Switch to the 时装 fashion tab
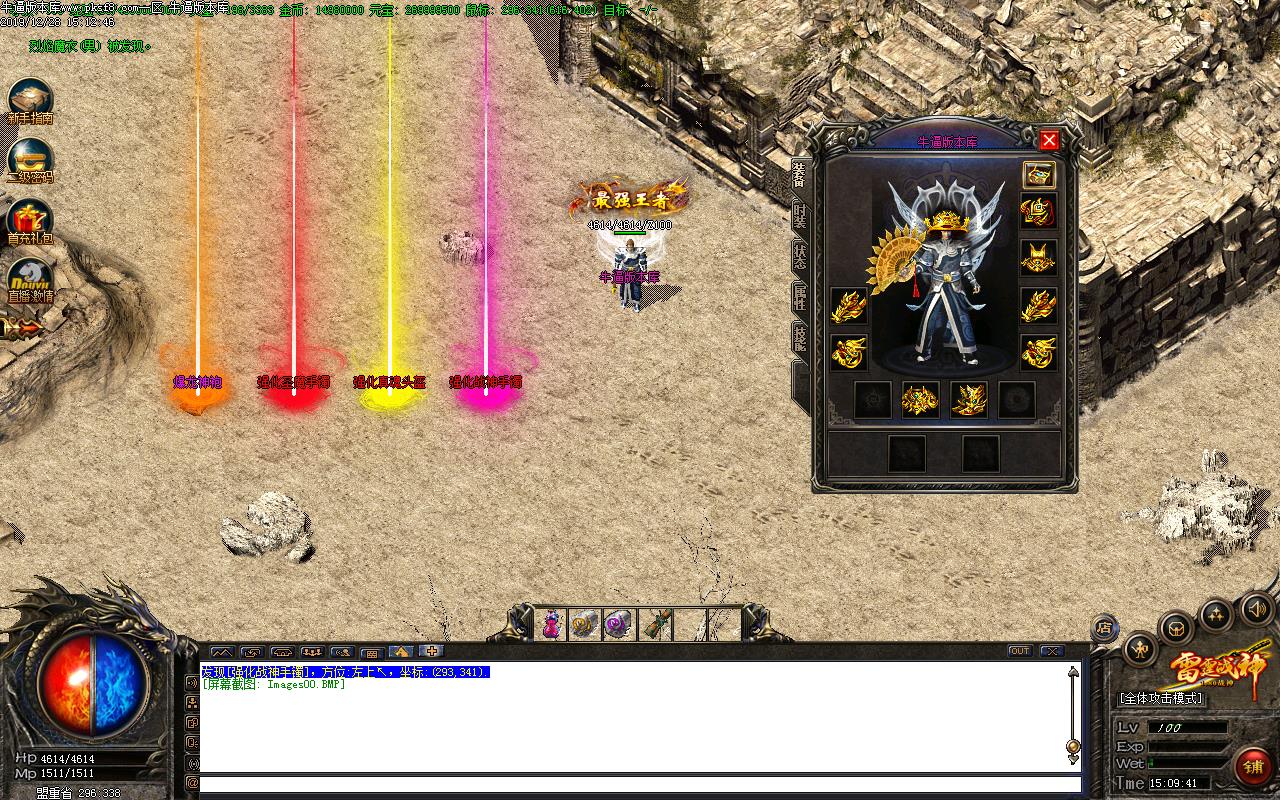1280x800 pixels. 796,213
